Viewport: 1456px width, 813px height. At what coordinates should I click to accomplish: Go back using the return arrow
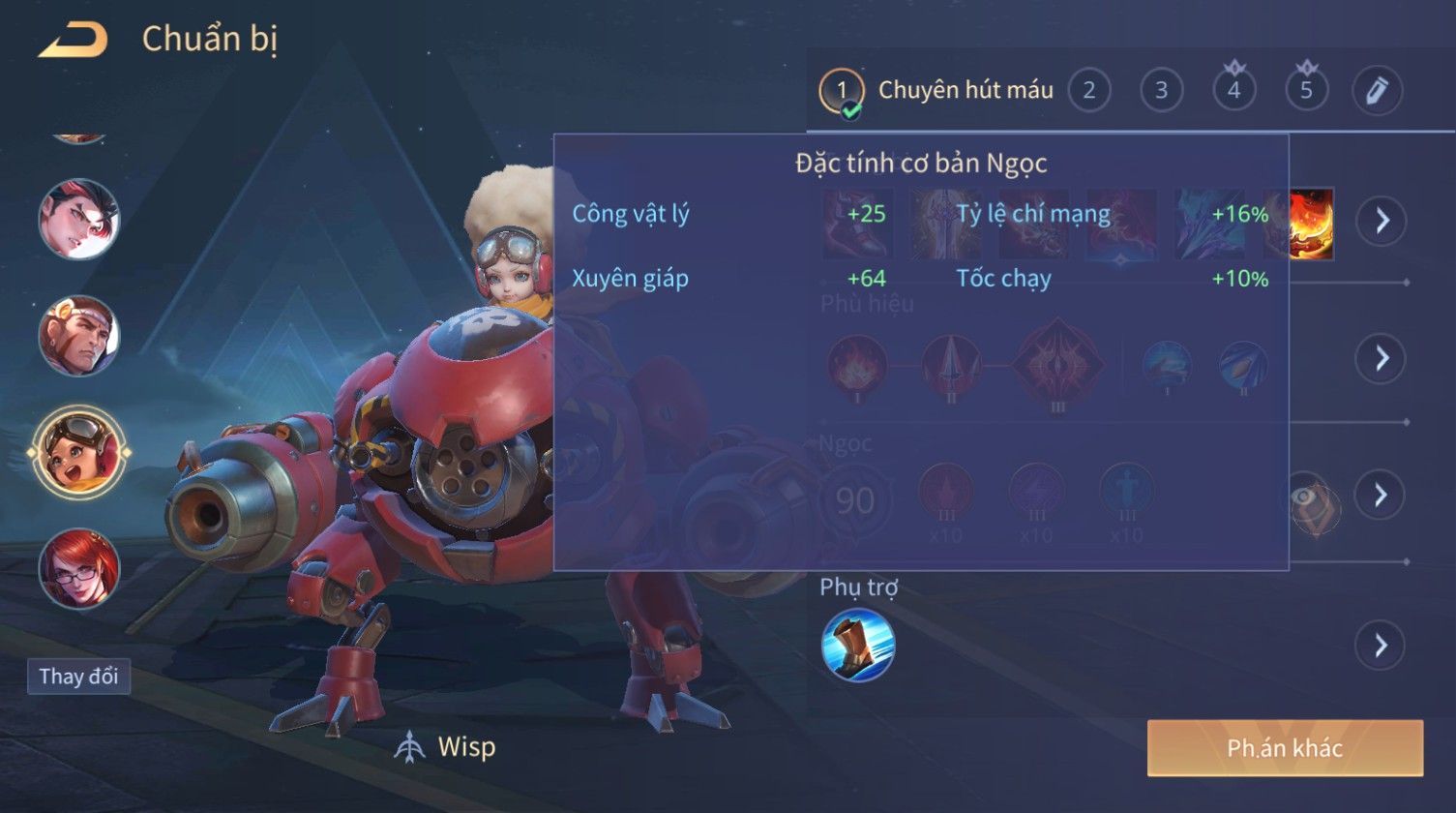click(x=73, y=40)
